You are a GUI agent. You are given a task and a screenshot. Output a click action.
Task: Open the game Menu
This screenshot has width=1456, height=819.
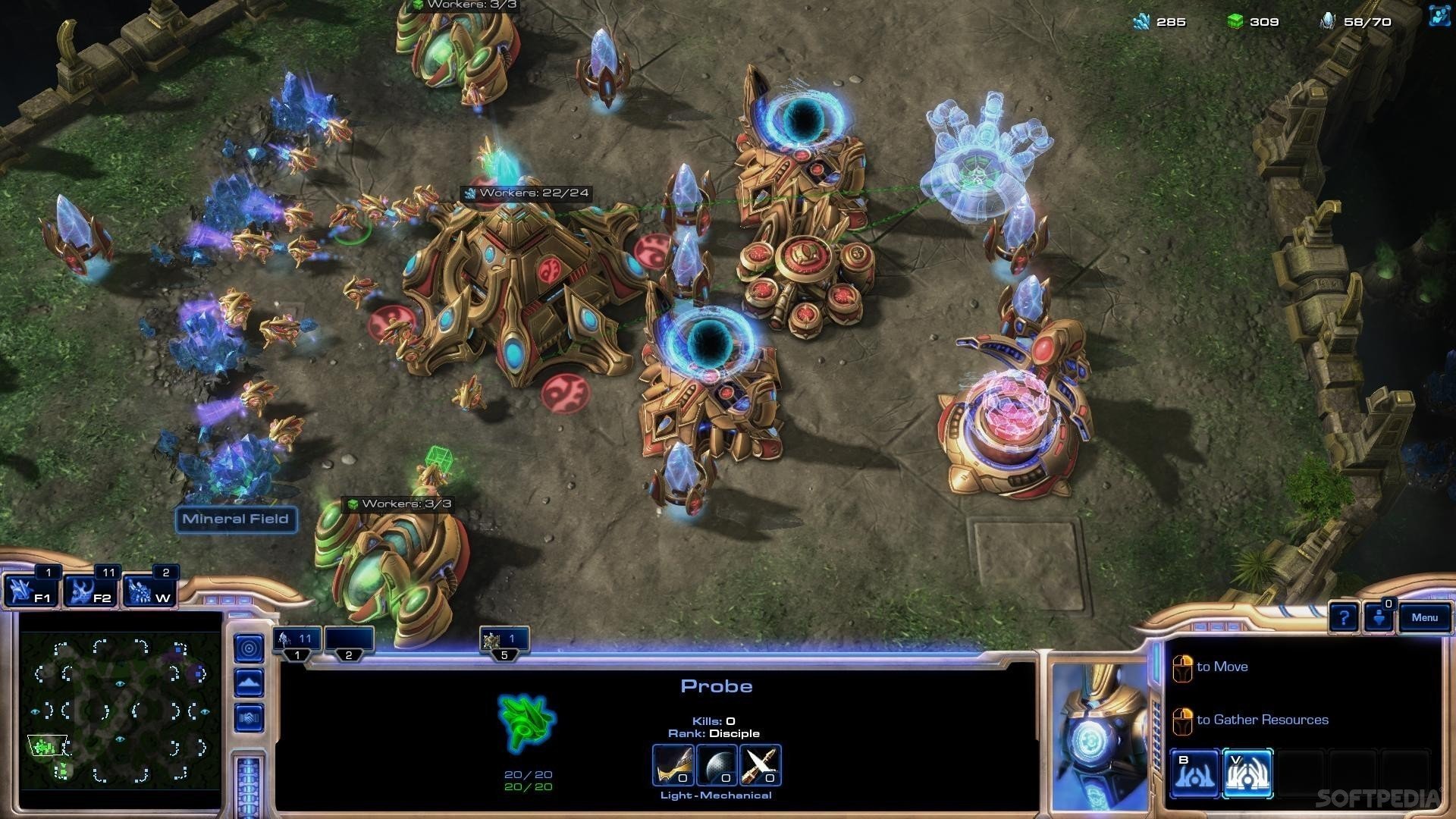1424,618
